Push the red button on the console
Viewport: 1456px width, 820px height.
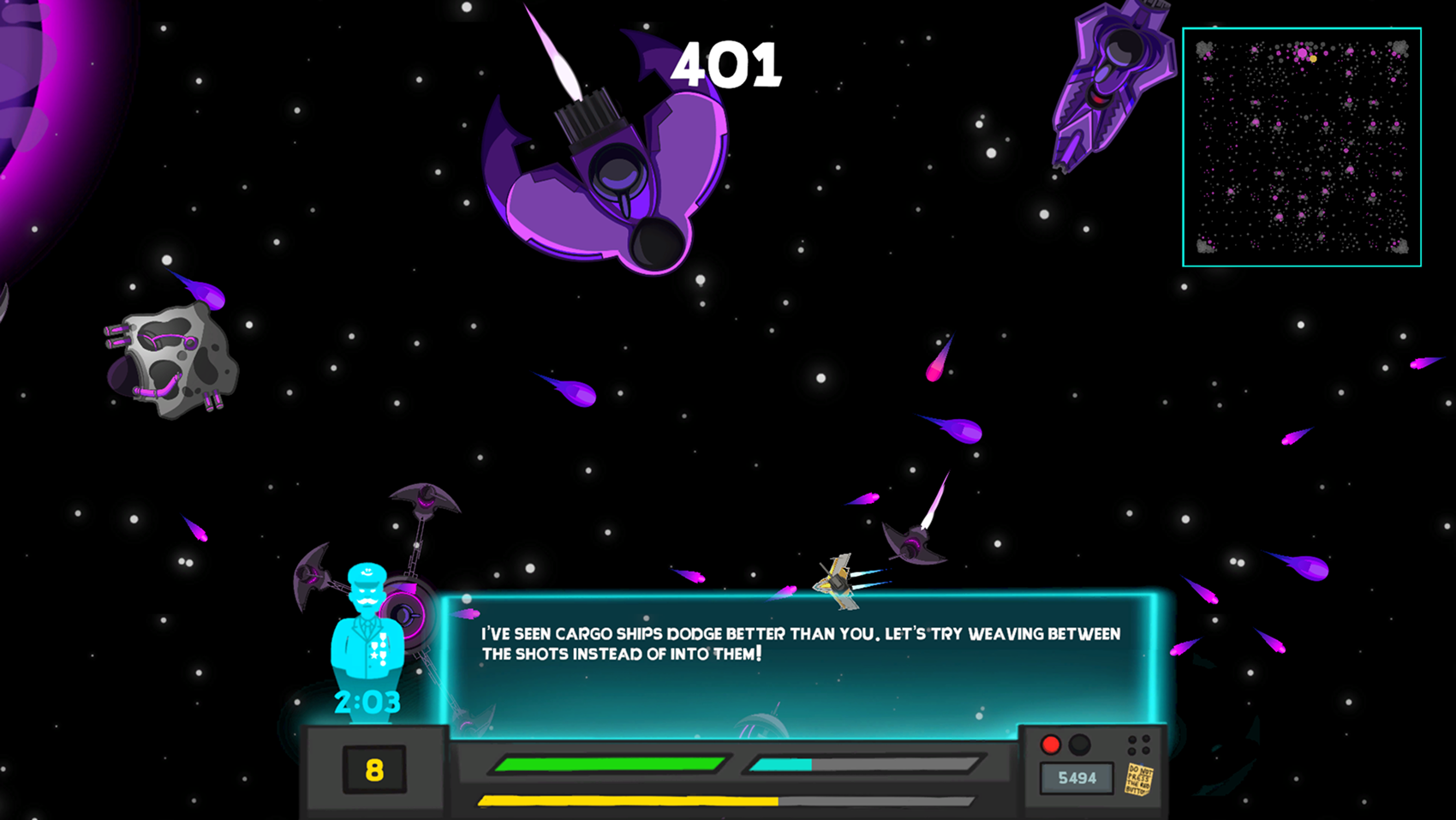coord(1051,745)
